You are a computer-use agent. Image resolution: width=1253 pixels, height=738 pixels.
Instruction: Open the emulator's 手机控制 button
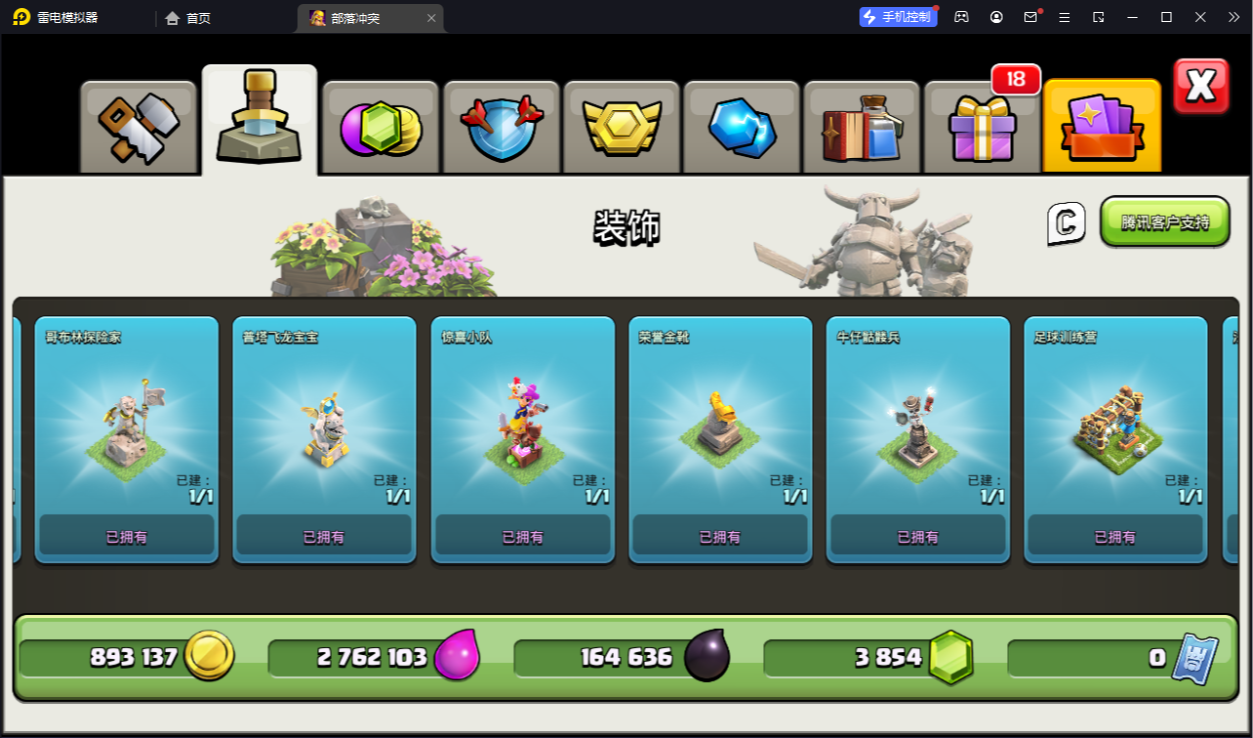pyautogui.click(x=898, y=17)
